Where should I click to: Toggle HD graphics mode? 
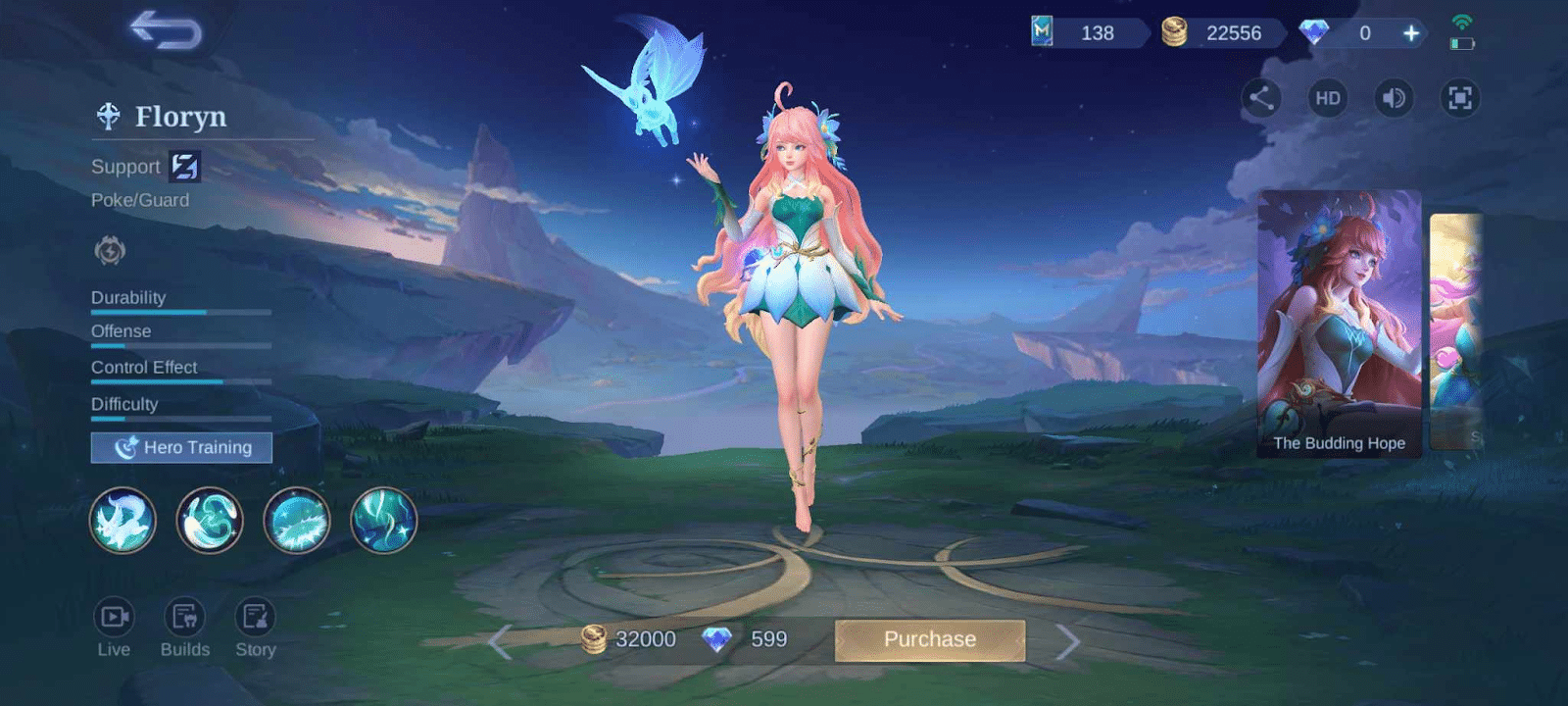pyautogui.click(x=1328, y=98)
